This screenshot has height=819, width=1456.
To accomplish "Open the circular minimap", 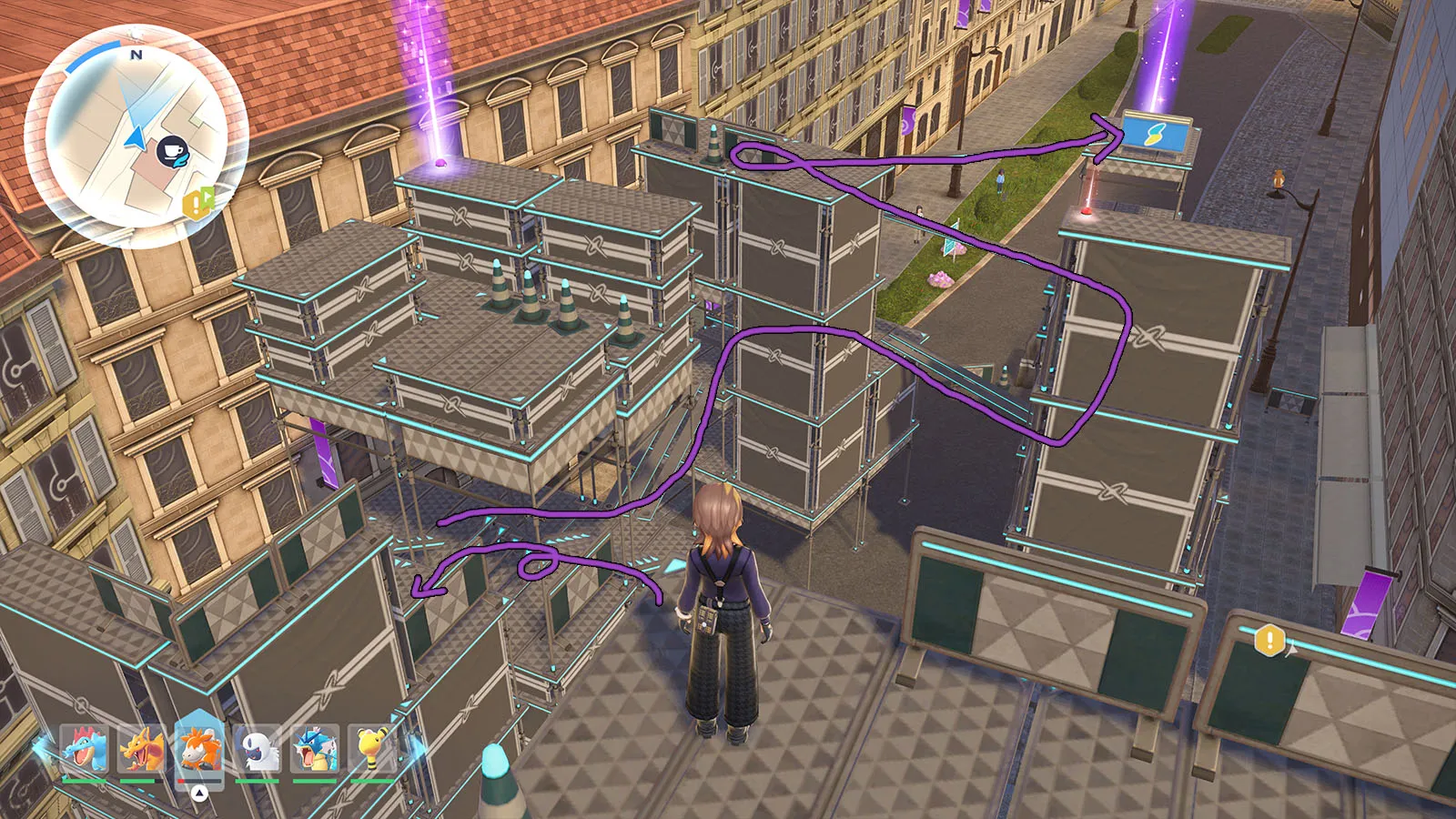I will 136,136.
